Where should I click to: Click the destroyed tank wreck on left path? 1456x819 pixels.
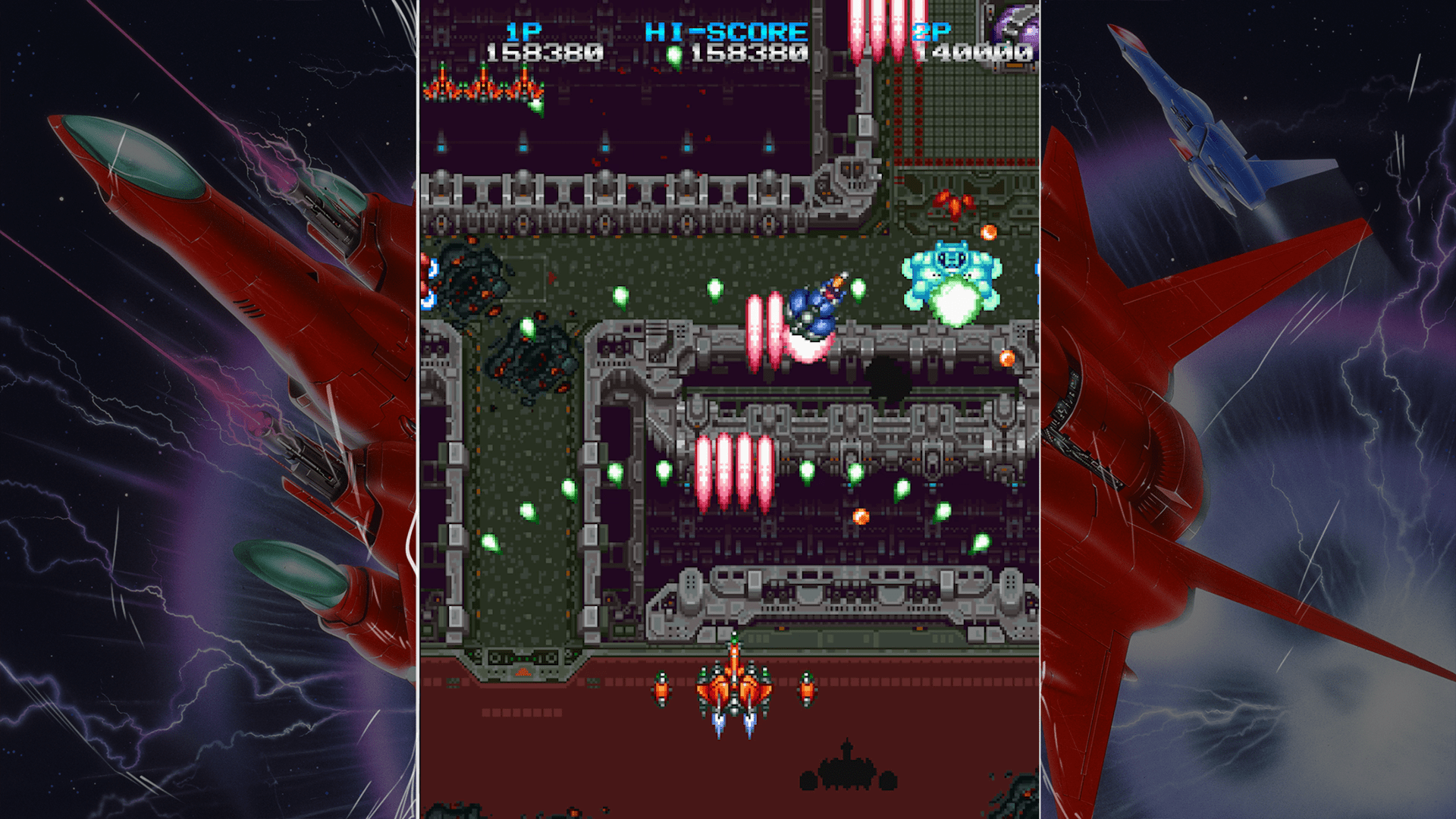coord(531,364)
